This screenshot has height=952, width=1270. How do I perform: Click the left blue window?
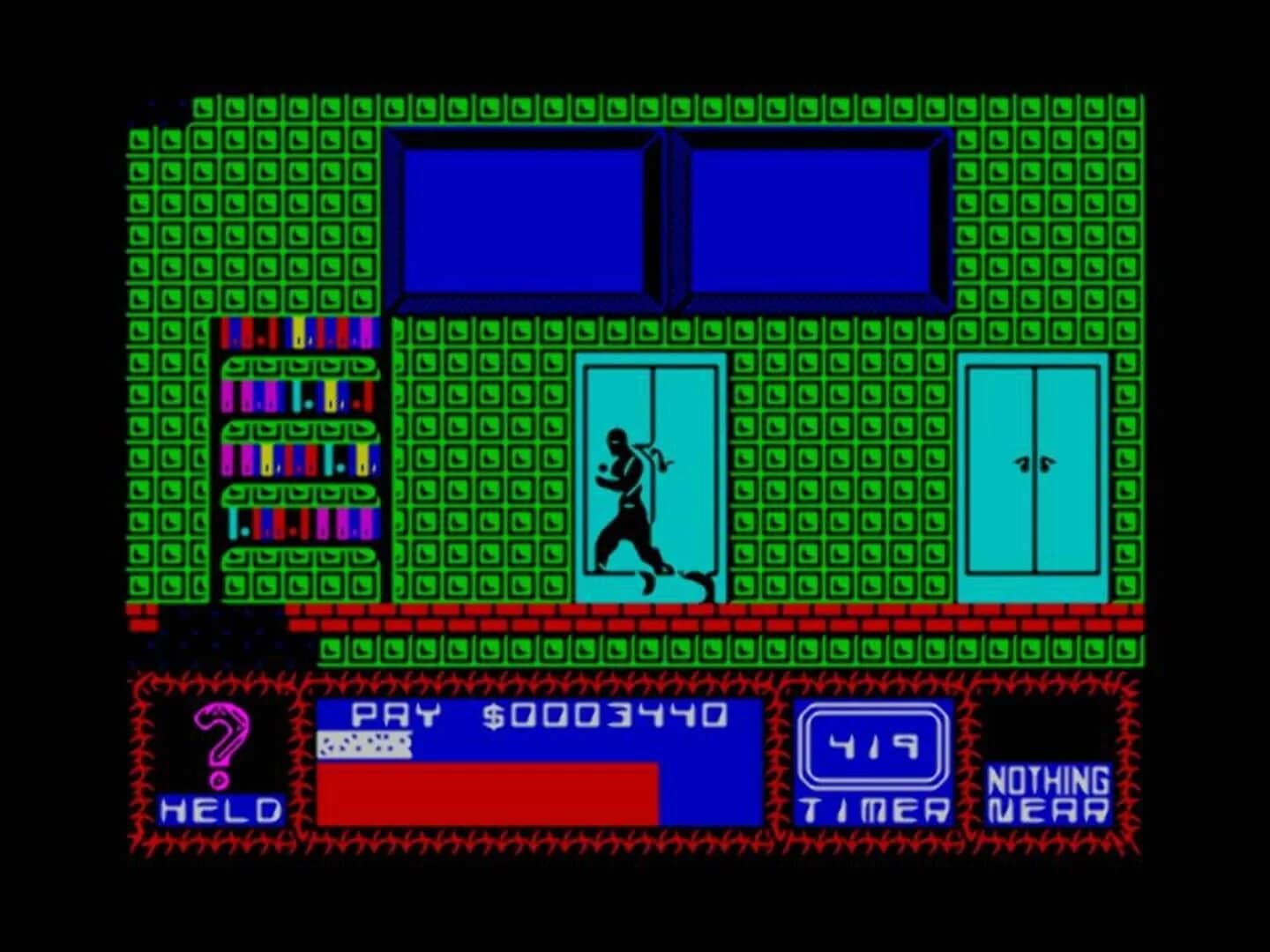(x=527, y=216)
